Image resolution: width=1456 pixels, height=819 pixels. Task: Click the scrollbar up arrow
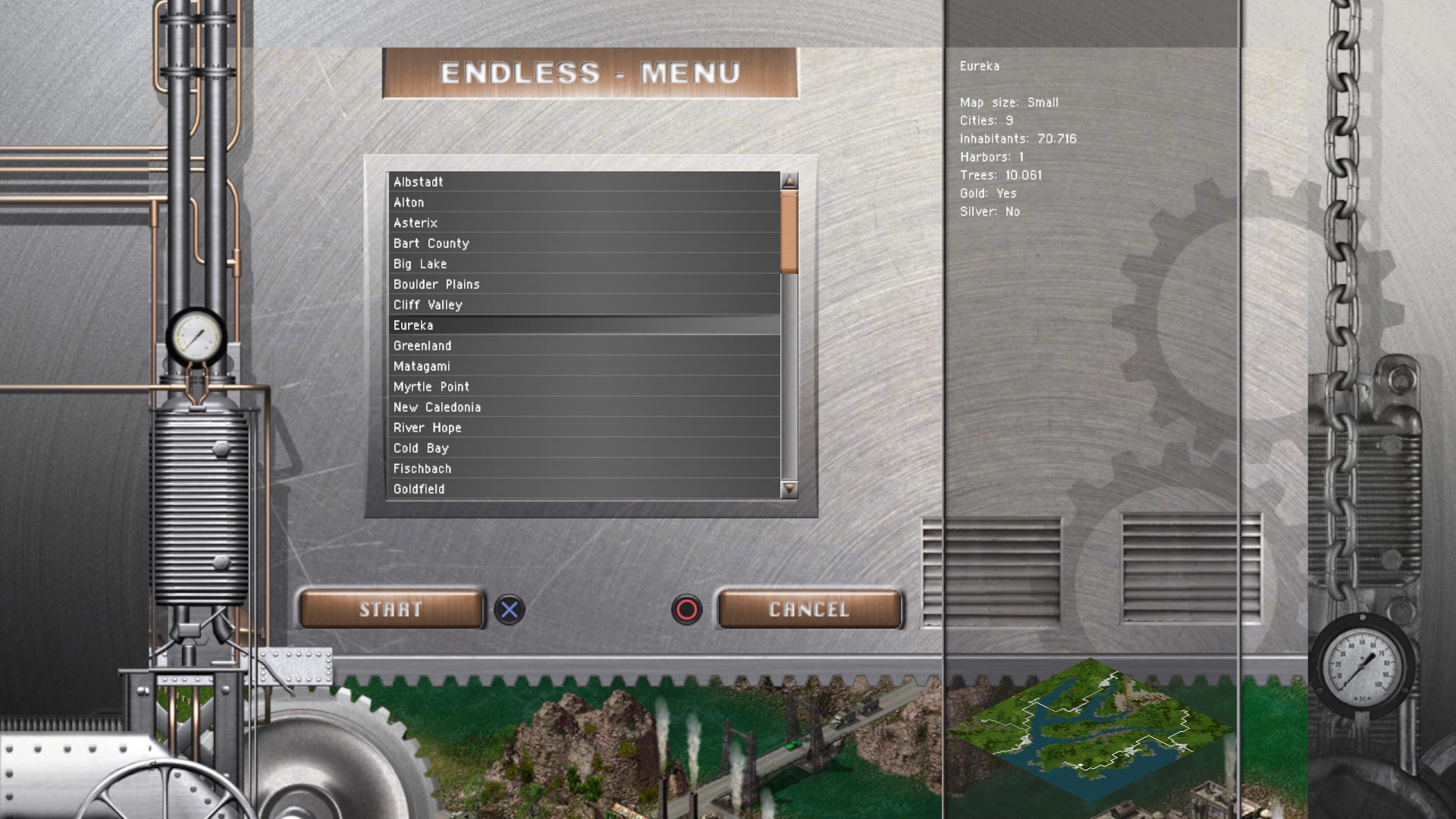789,178
